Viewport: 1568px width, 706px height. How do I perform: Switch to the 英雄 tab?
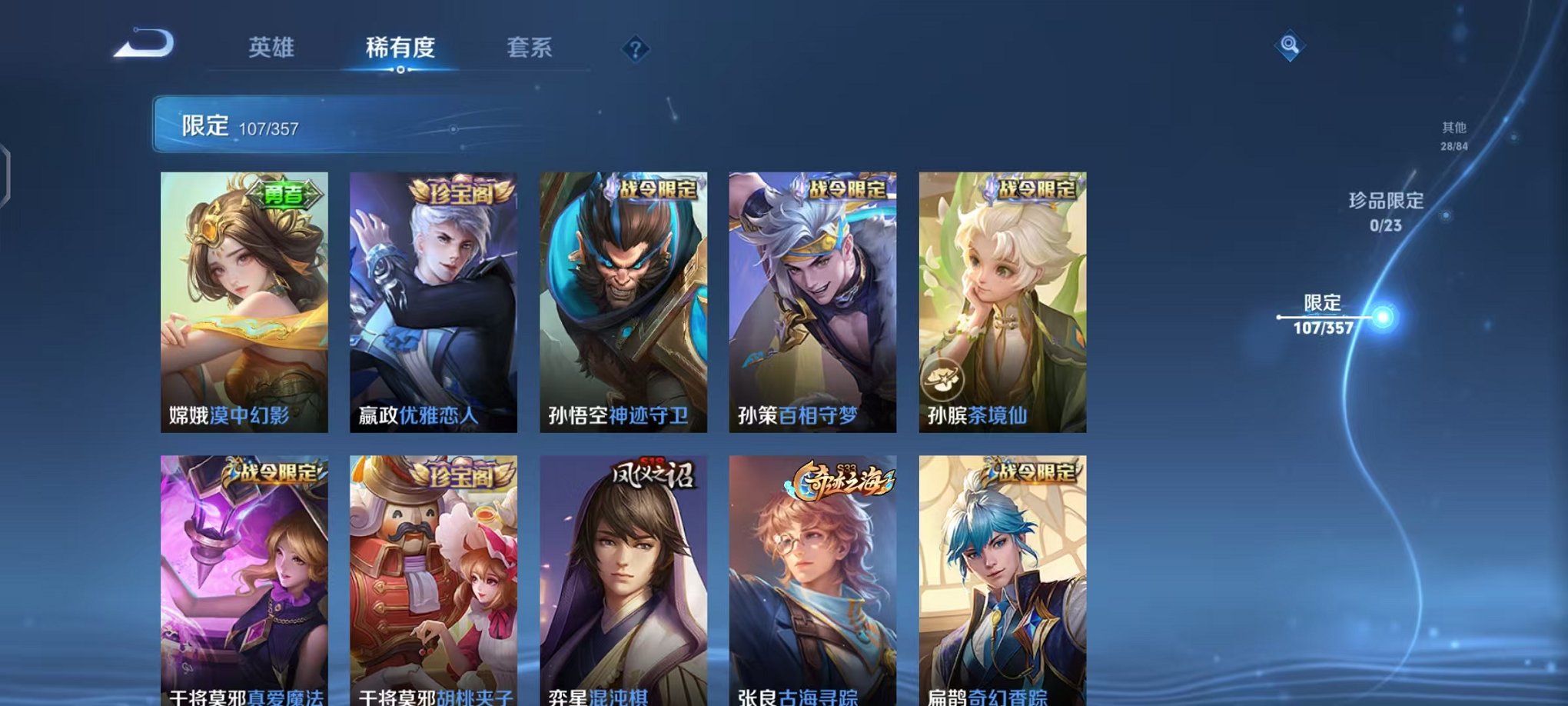273,48
